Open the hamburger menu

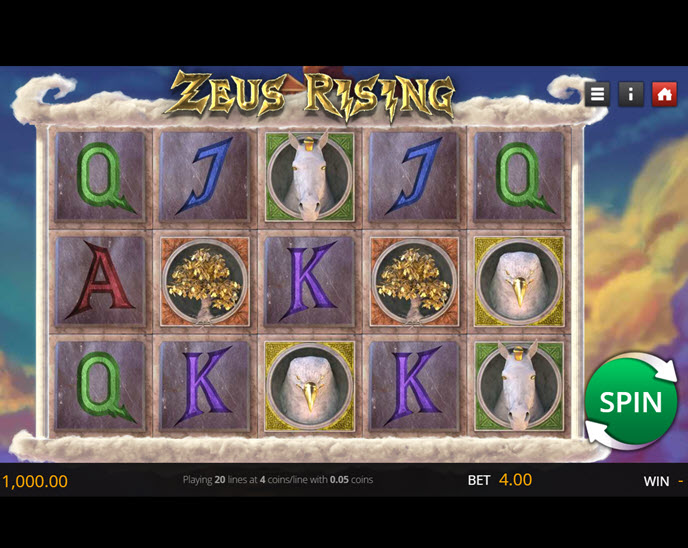(x=598, y=94)
